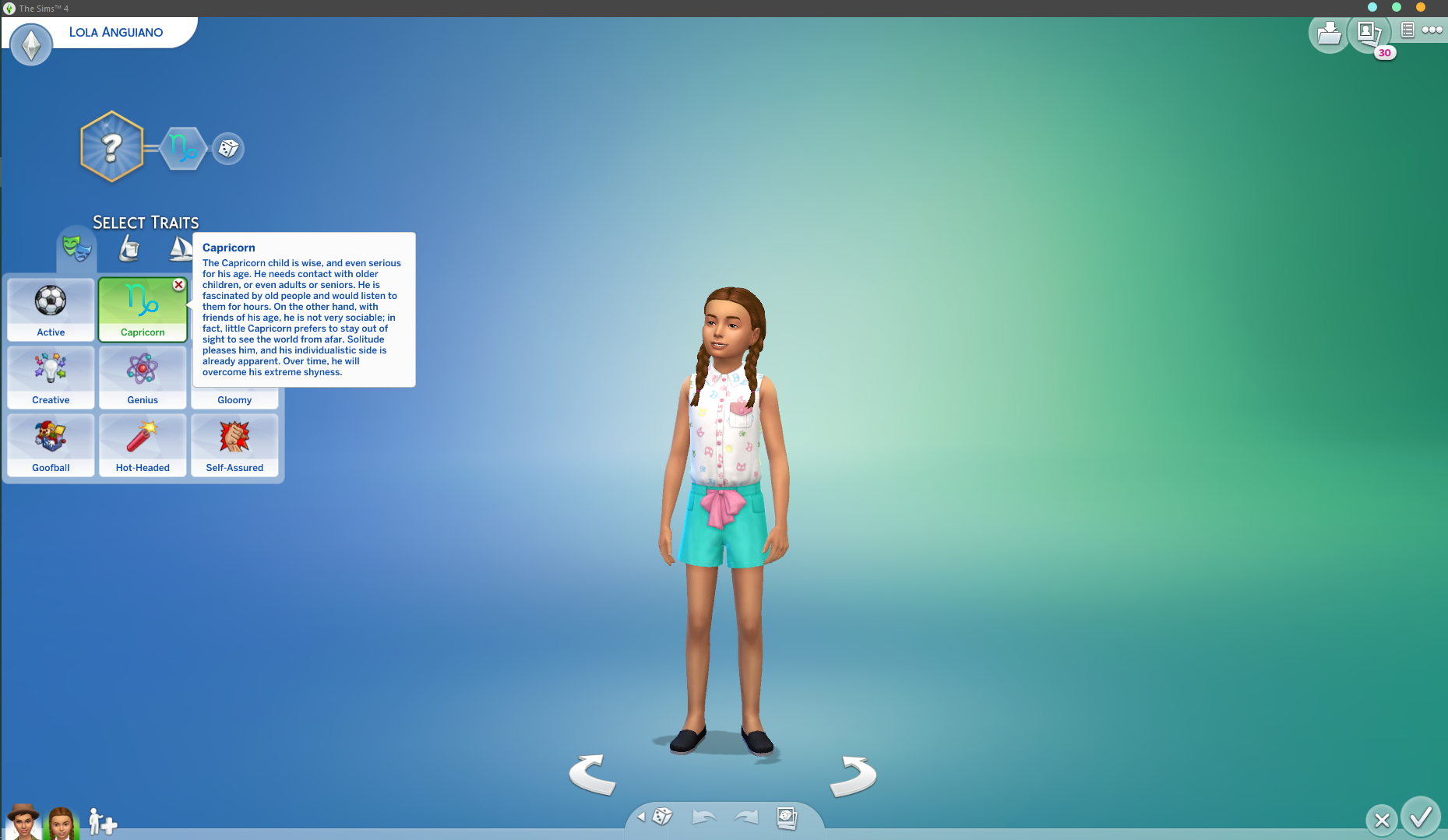Select the Gloomy trait
This screenshot has width=1448, height=840.
point(234,399)
